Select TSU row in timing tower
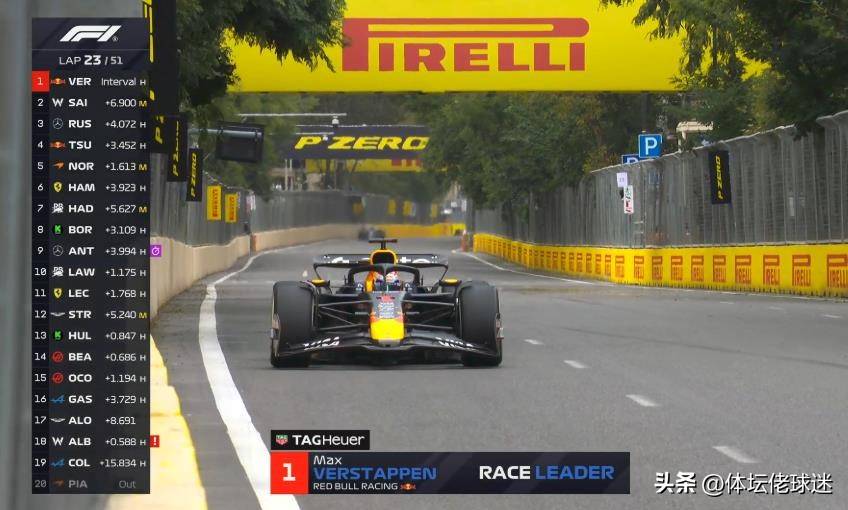 coord(90,145)
